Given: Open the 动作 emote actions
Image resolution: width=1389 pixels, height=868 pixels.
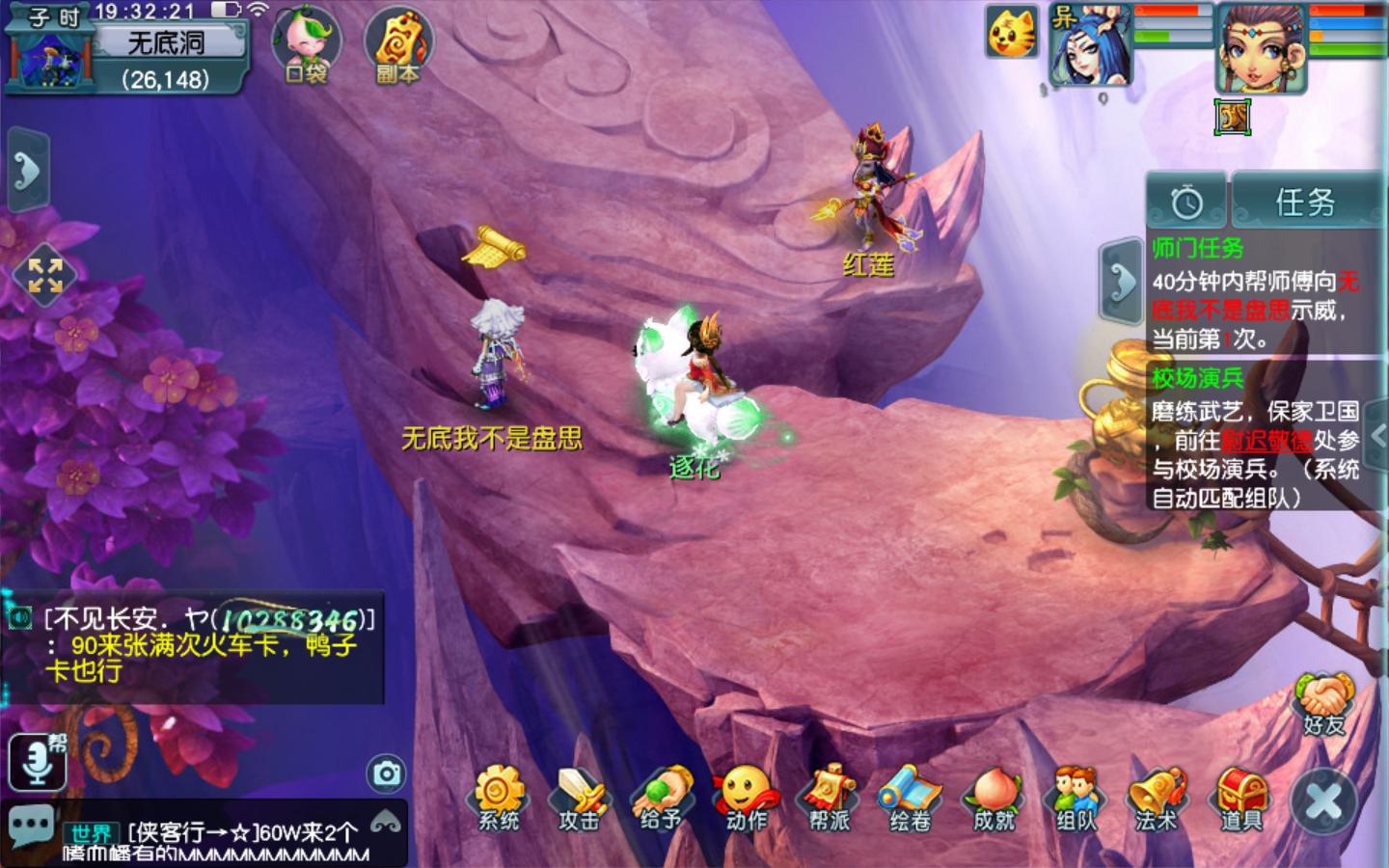Looking at the screenshot, I should [746, 797].
